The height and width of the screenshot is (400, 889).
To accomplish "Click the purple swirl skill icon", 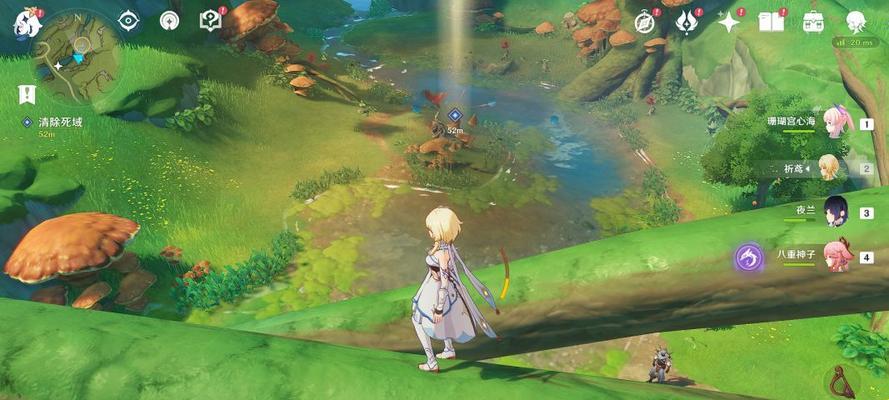I will tap(748, 258).
